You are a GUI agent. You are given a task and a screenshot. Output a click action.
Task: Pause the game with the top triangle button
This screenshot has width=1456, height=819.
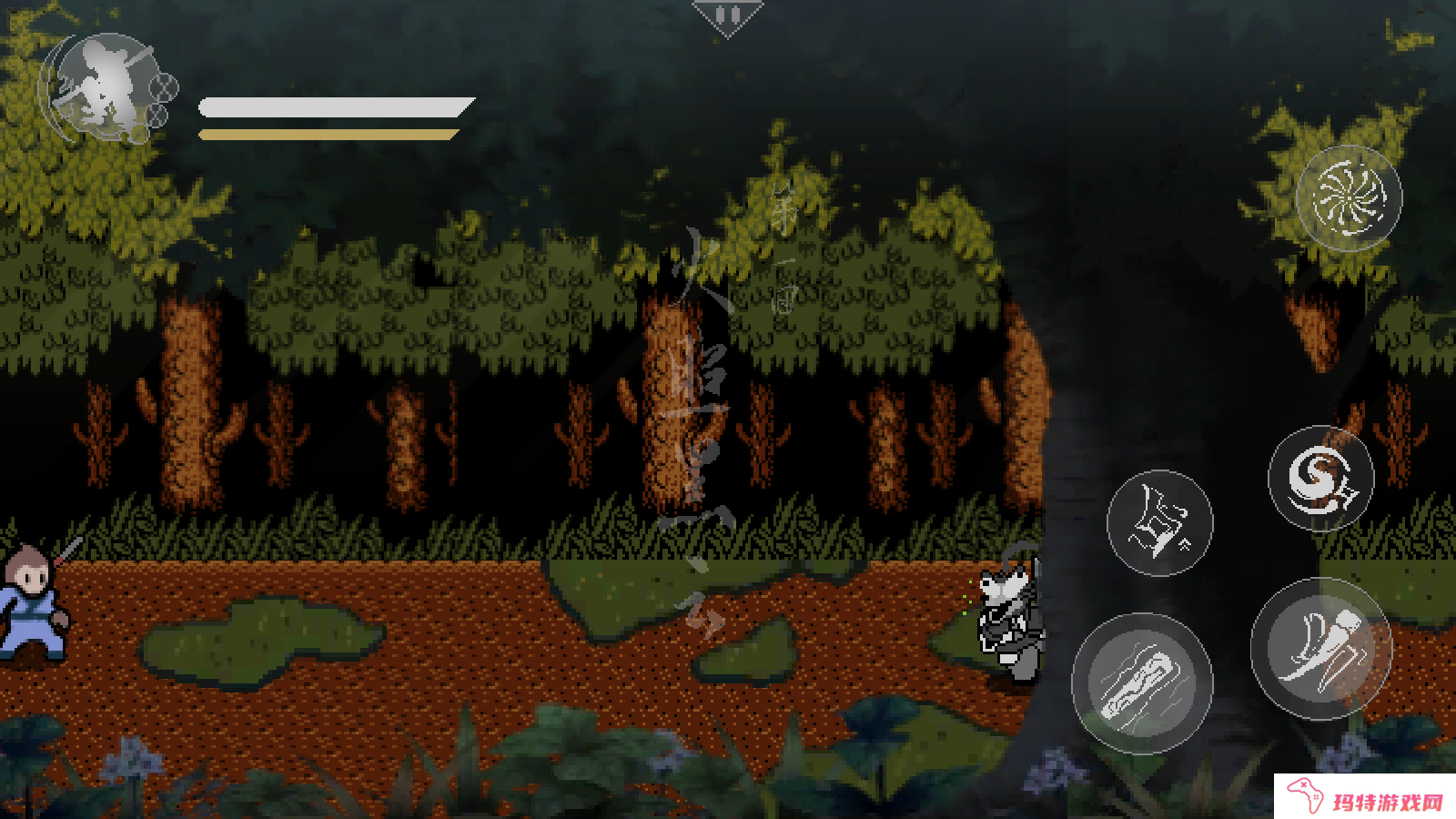tap(726, 16)
